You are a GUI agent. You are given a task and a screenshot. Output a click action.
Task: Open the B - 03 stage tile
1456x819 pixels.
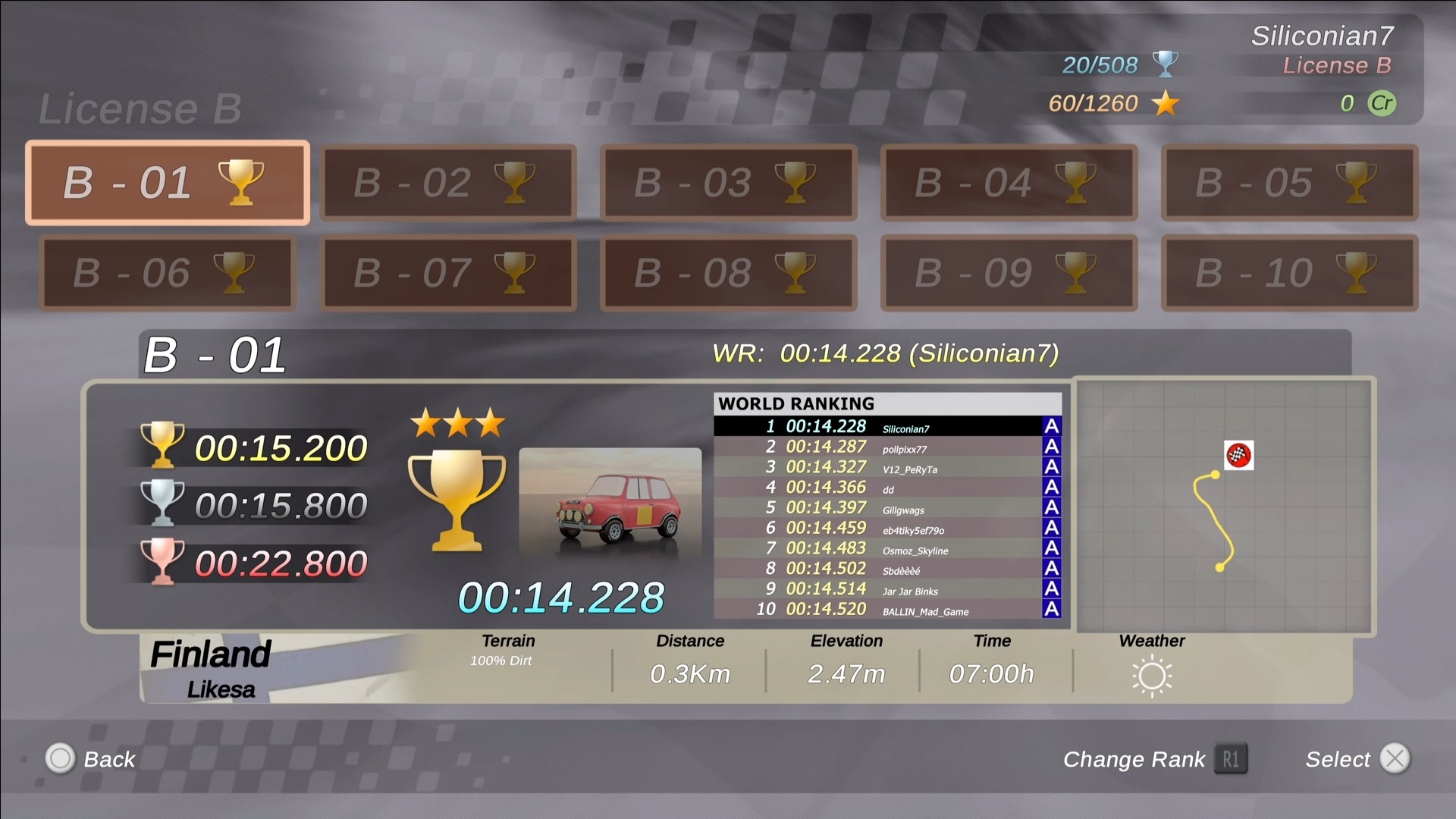click(728, 183)
